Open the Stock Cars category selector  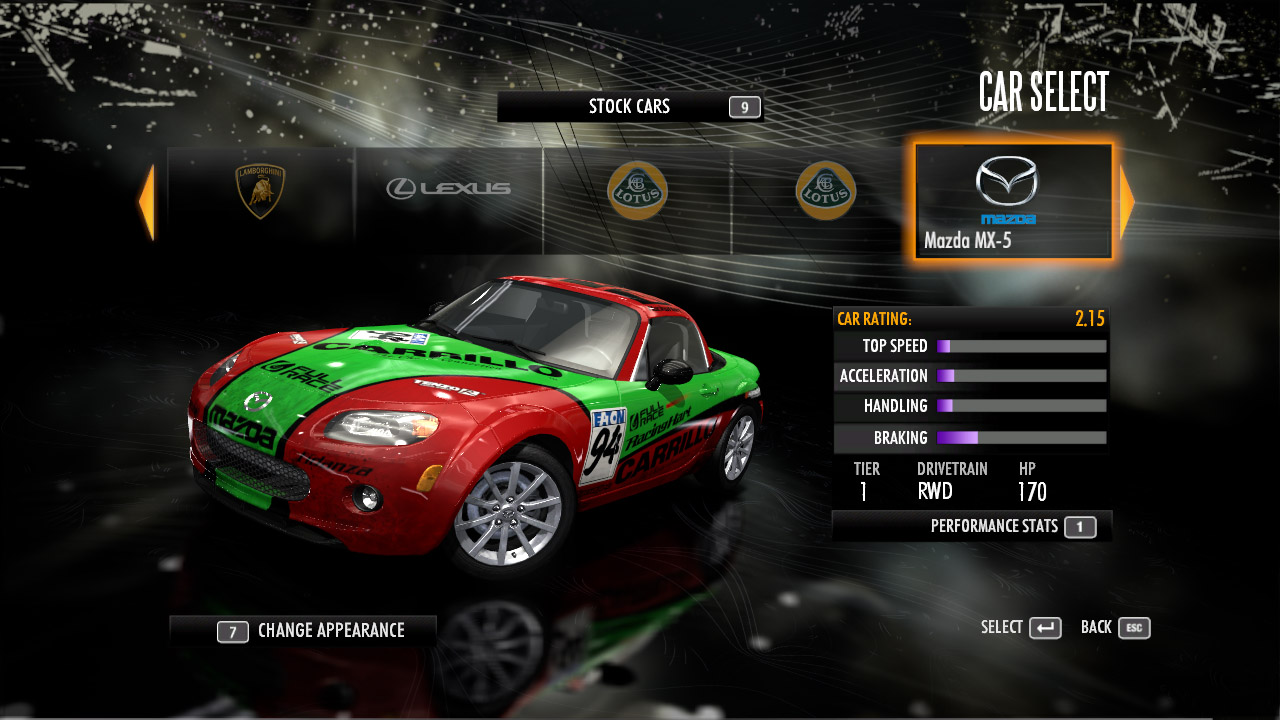[x=630, y=107]
